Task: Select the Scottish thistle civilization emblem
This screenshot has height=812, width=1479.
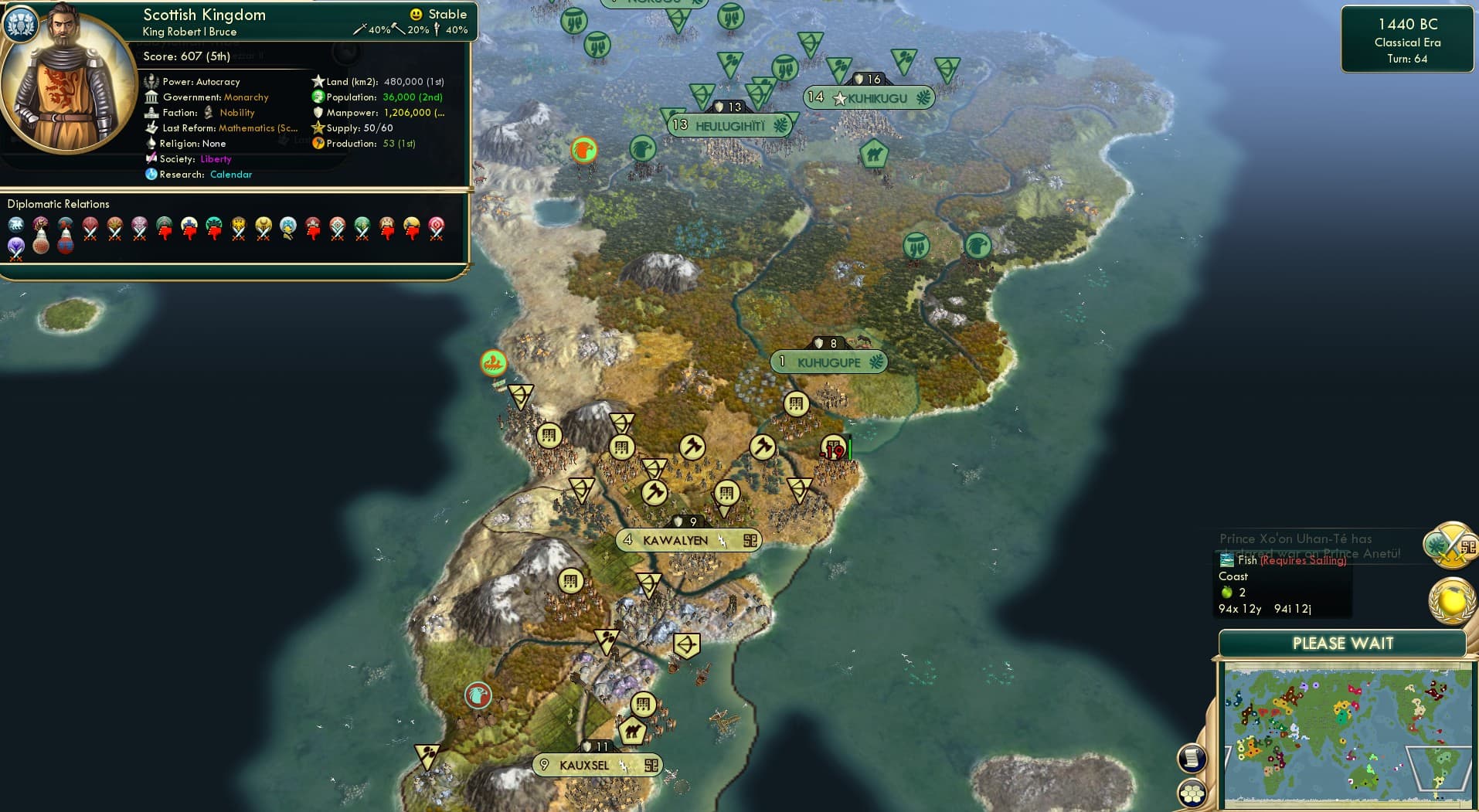Action: [x=22, y=24]
